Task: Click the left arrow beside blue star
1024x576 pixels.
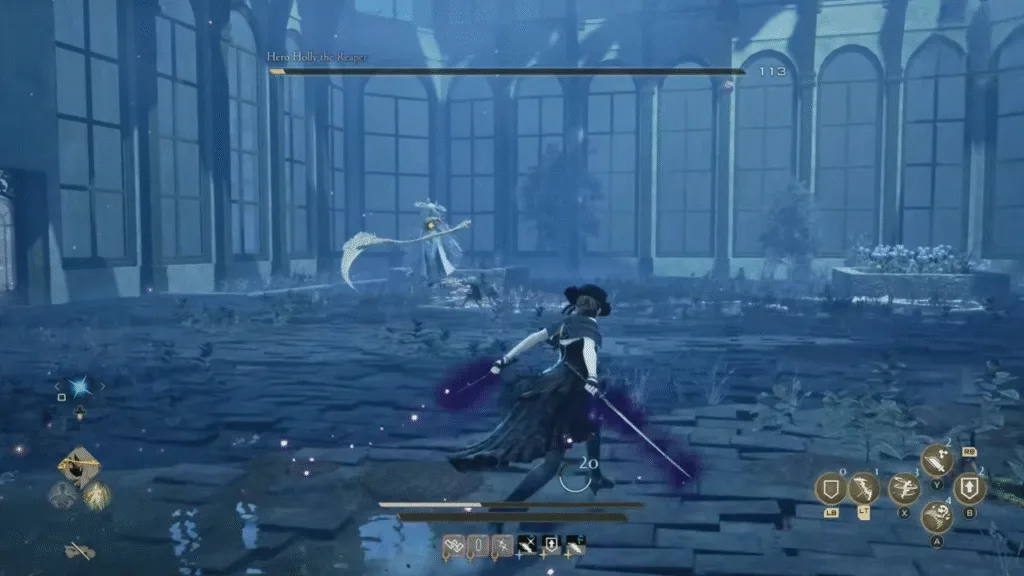Action: click(58, 387)
